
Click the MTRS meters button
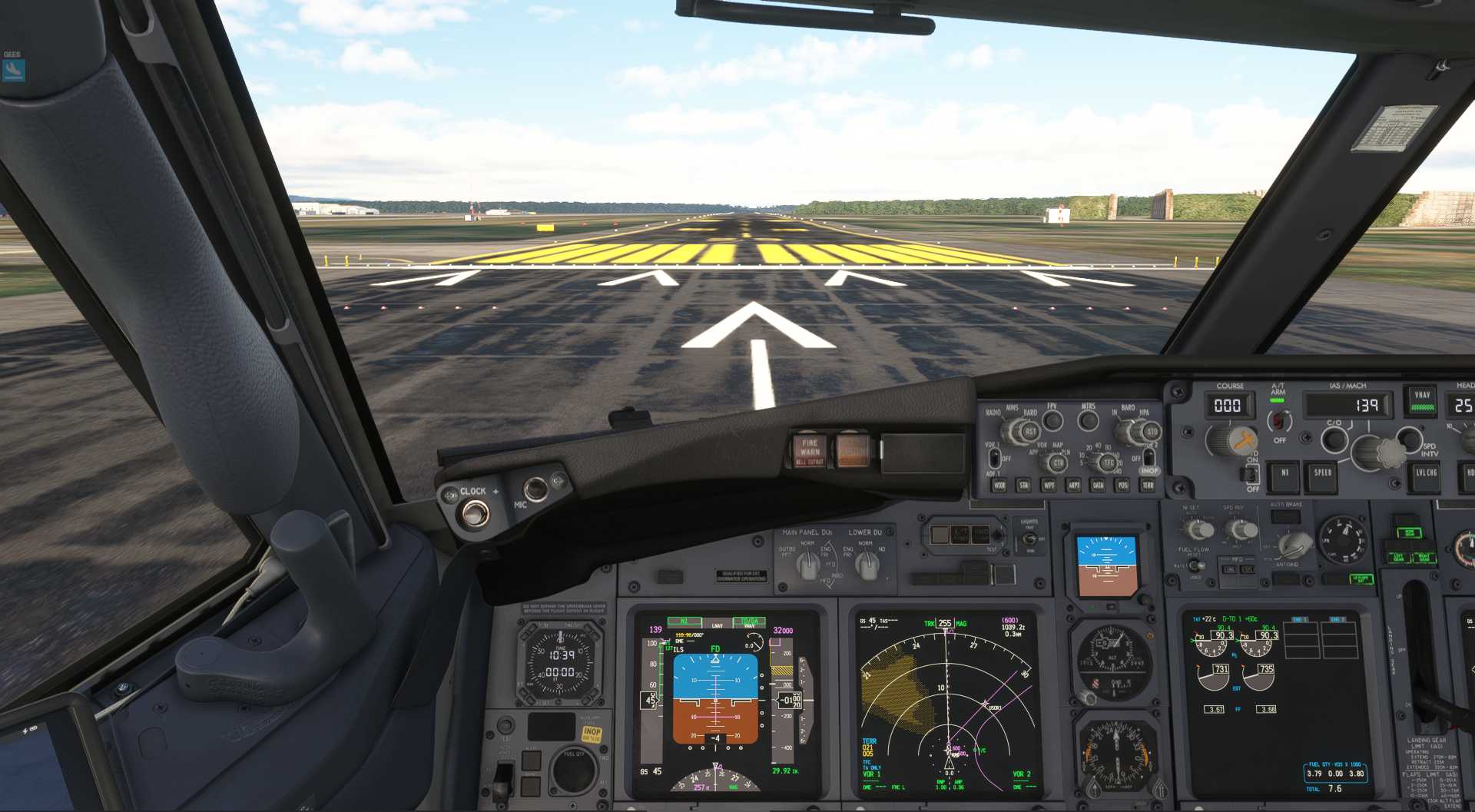point(1088,420)
